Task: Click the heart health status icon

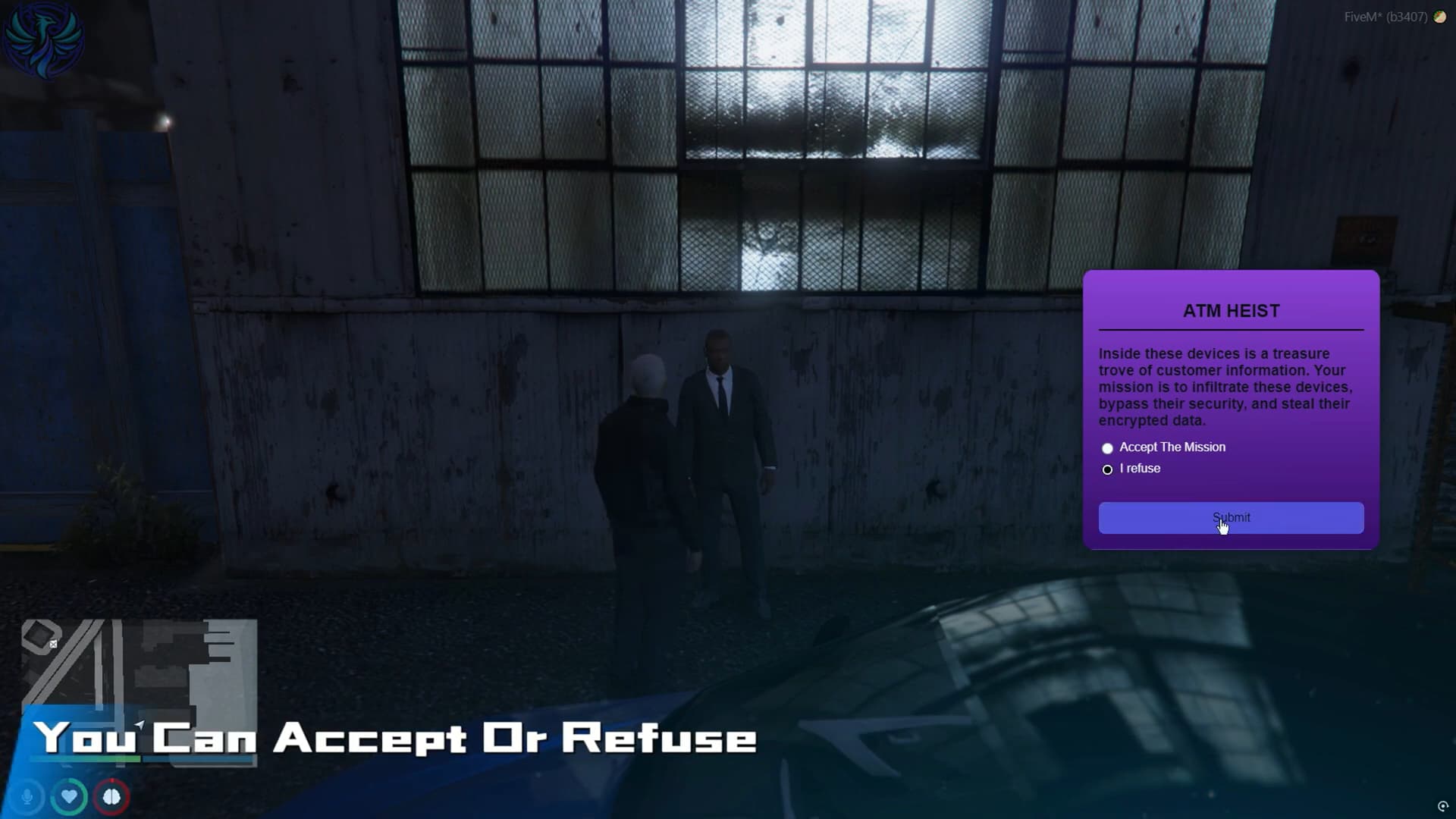Action: 69,797
